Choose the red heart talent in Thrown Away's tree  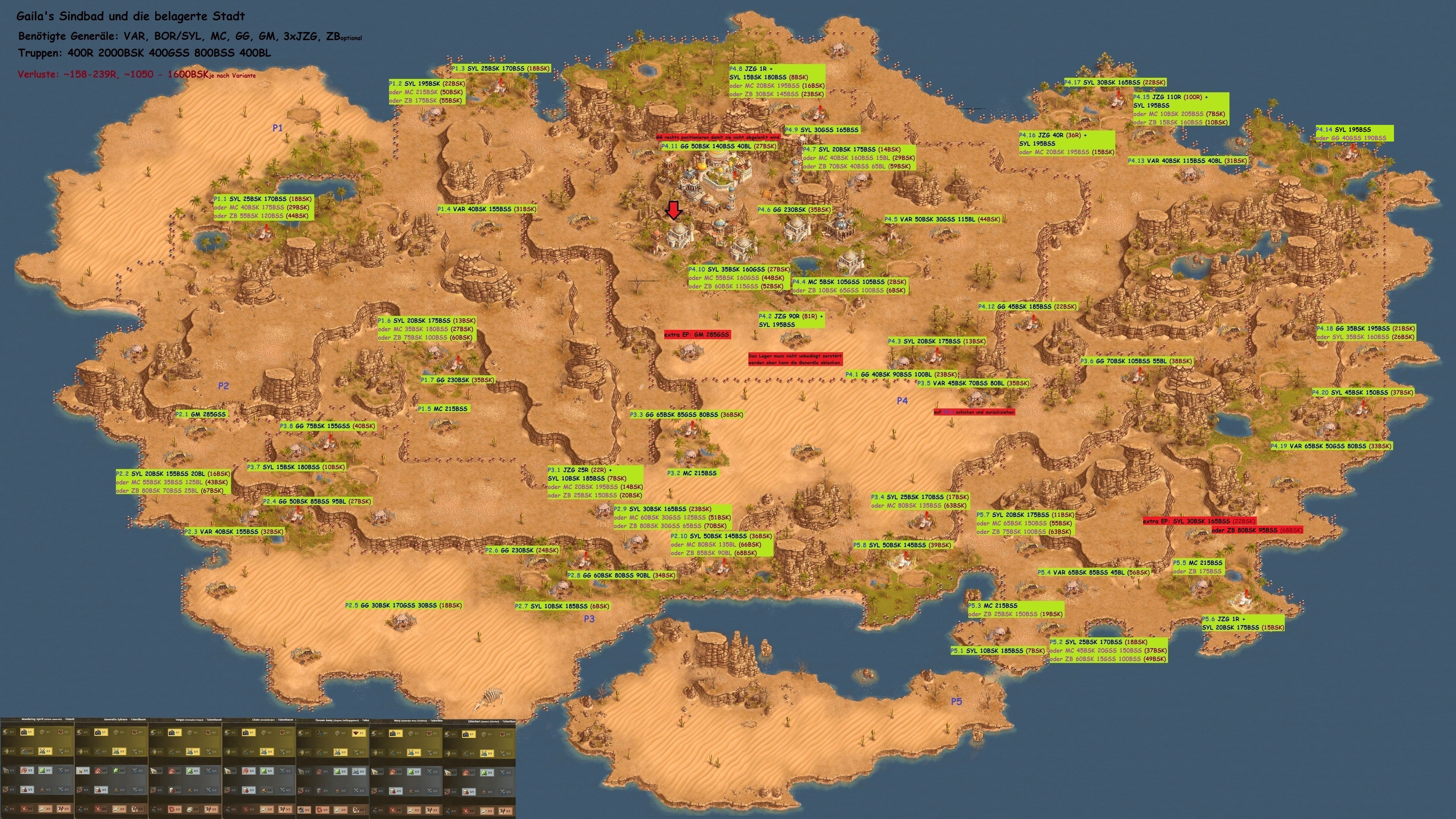pos(356,733)
